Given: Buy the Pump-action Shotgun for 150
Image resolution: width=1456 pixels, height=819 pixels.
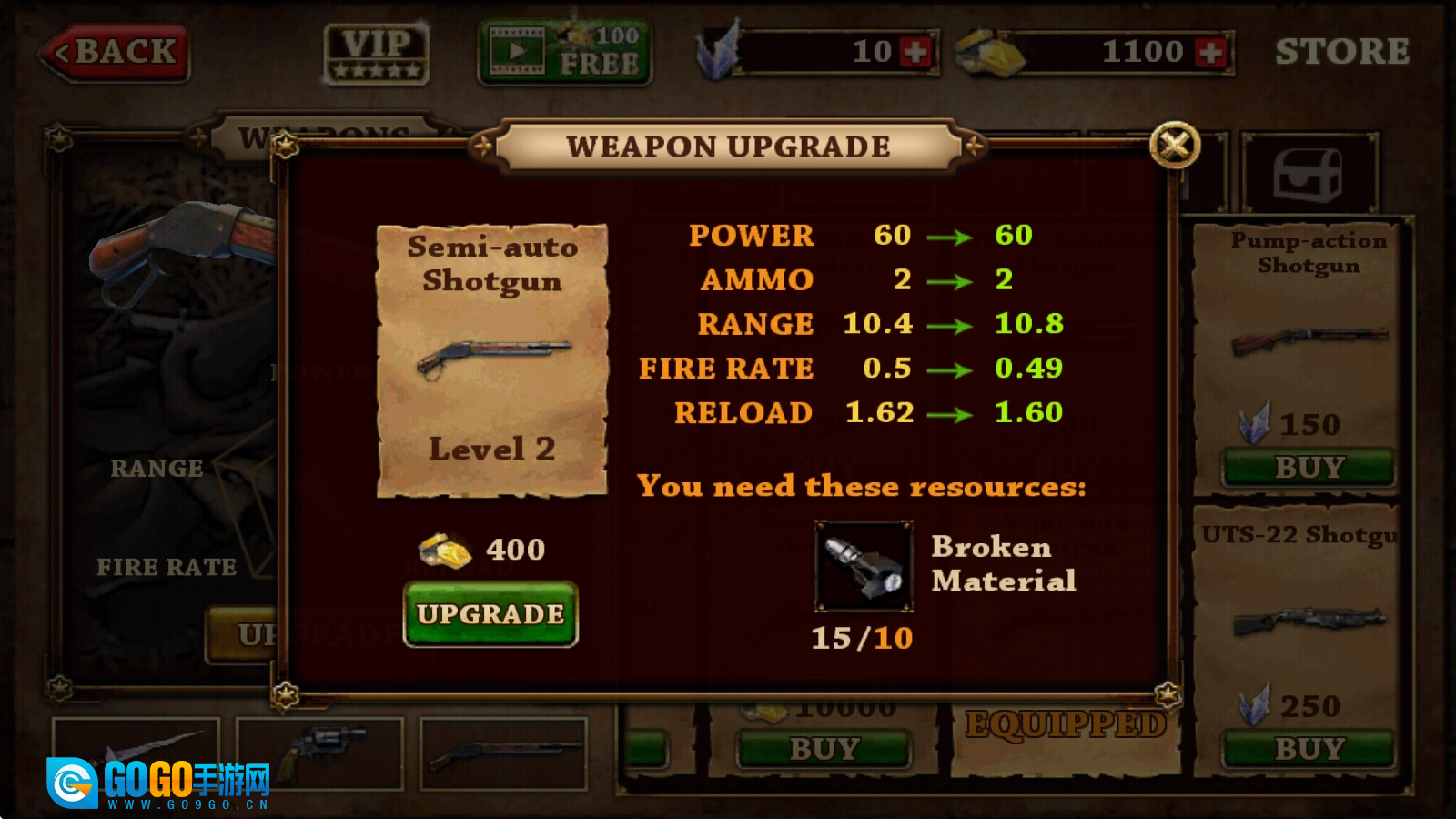Looking at the screenshot, I should tap(1309, 468).
